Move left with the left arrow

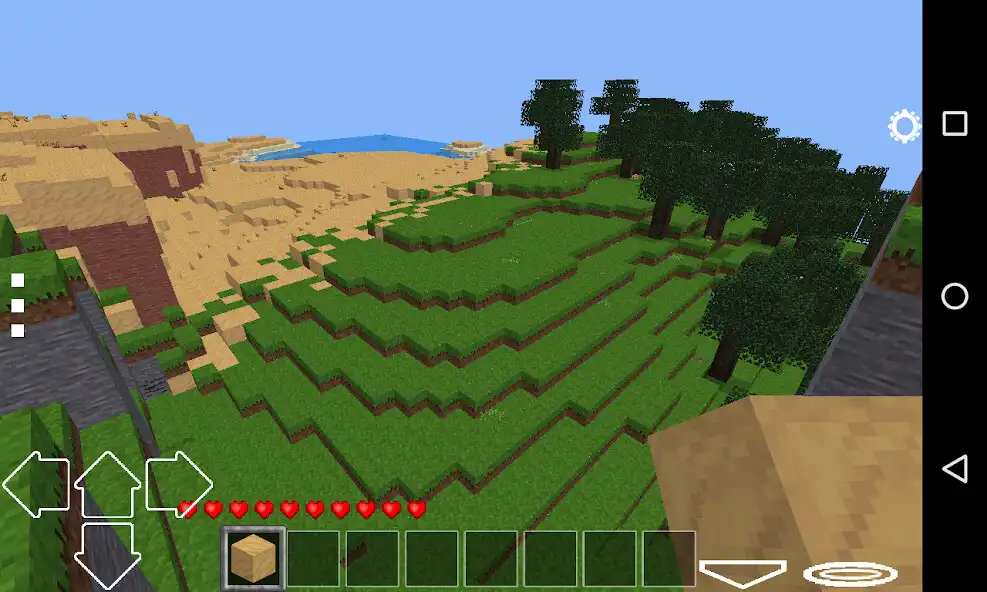coord(35,484)
